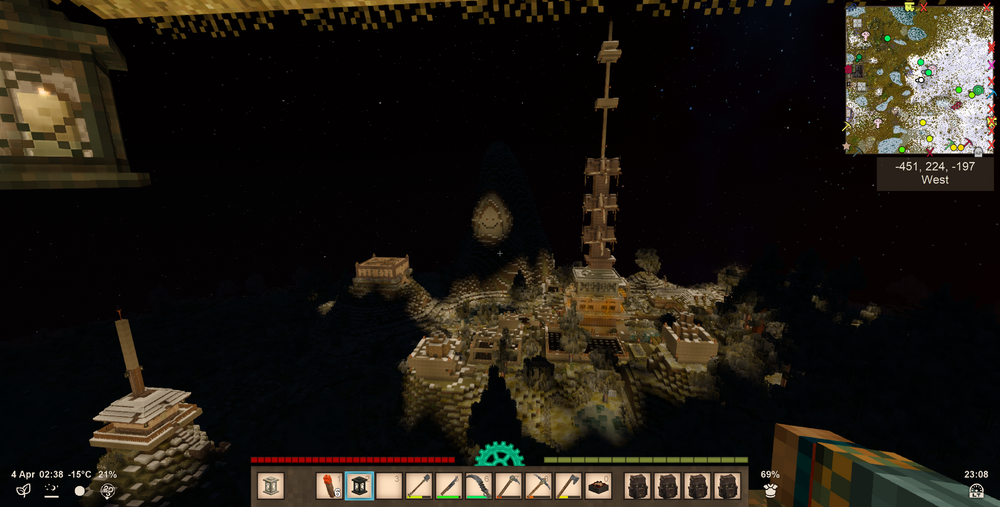Click the moon and stars night icon

pos(51,490)
